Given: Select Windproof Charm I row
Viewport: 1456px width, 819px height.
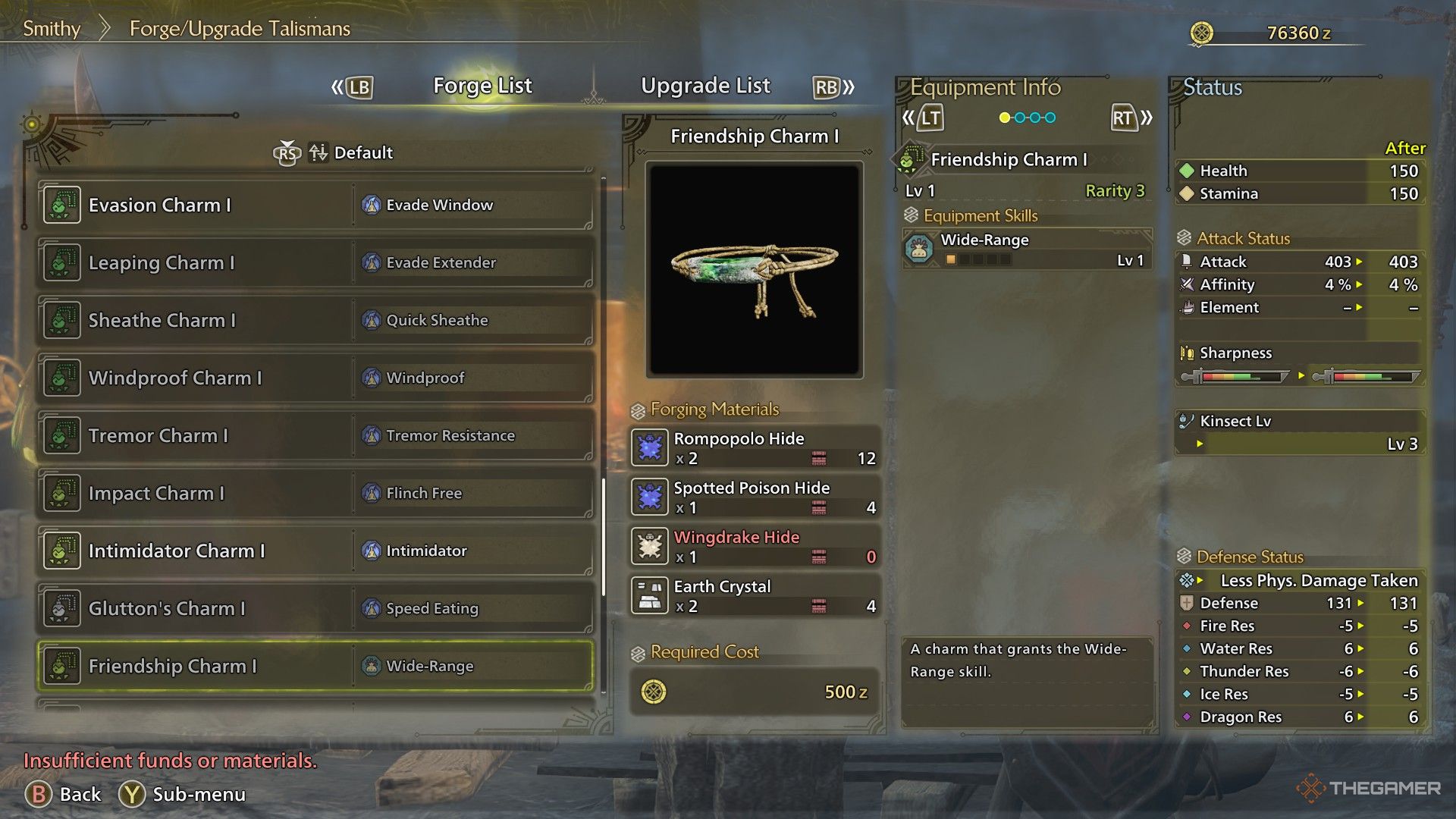Looking at the screenshot, I should [x=315, y=378].
